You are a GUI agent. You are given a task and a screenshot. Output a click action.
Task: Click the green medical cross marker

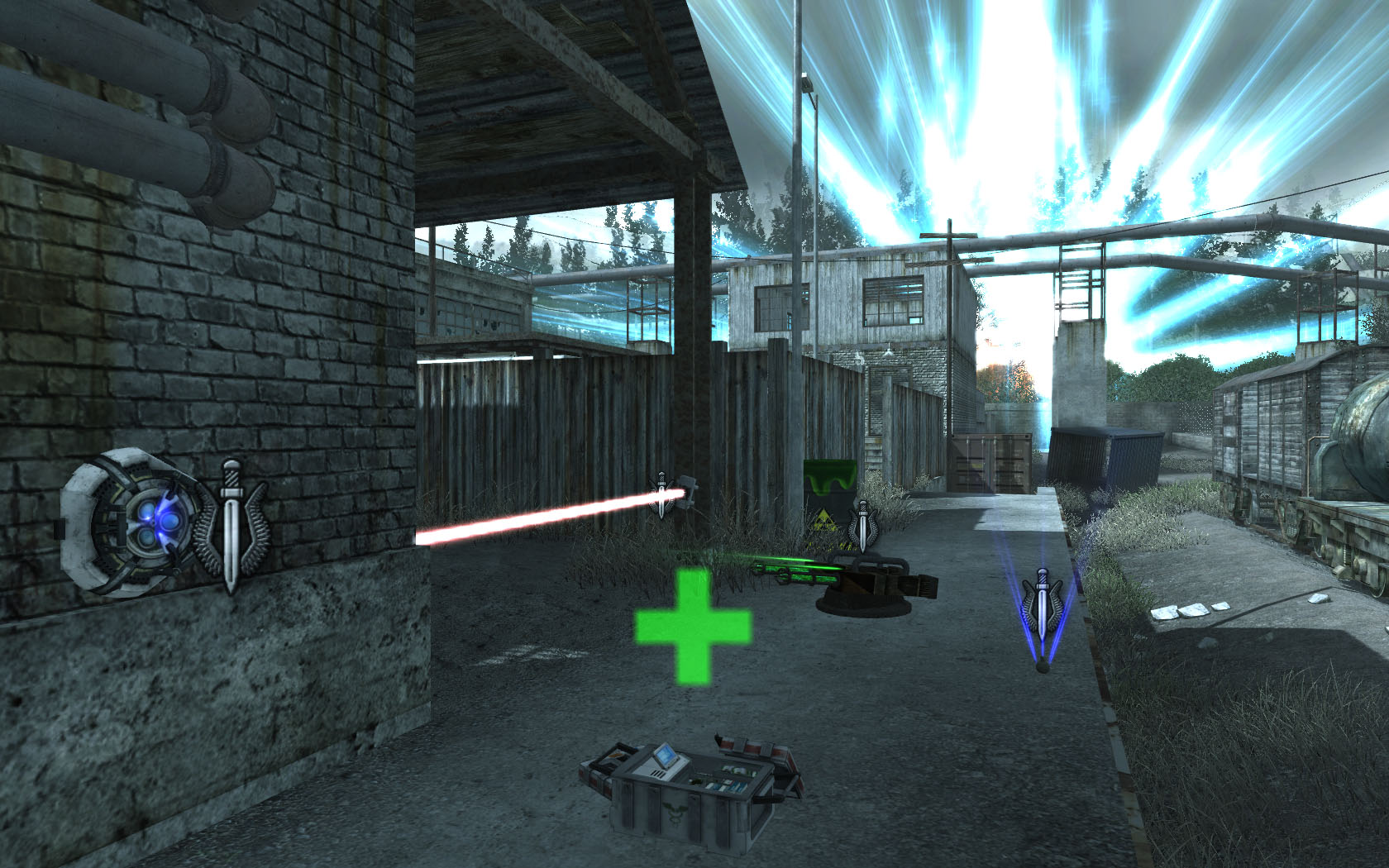pyautogui.click(x=693, y=626)
